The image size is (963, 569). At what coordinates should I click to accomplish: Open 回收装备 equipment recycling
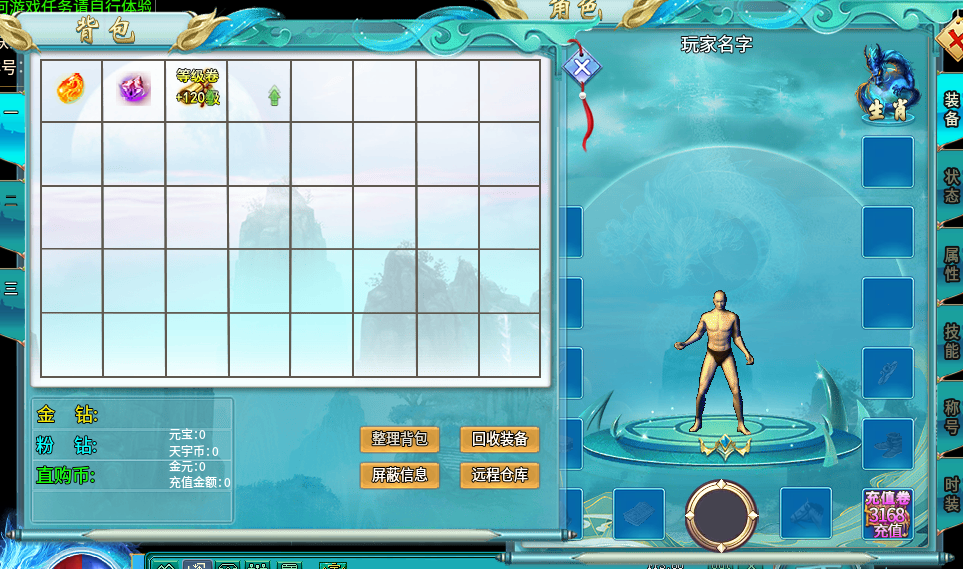point(499,439)
